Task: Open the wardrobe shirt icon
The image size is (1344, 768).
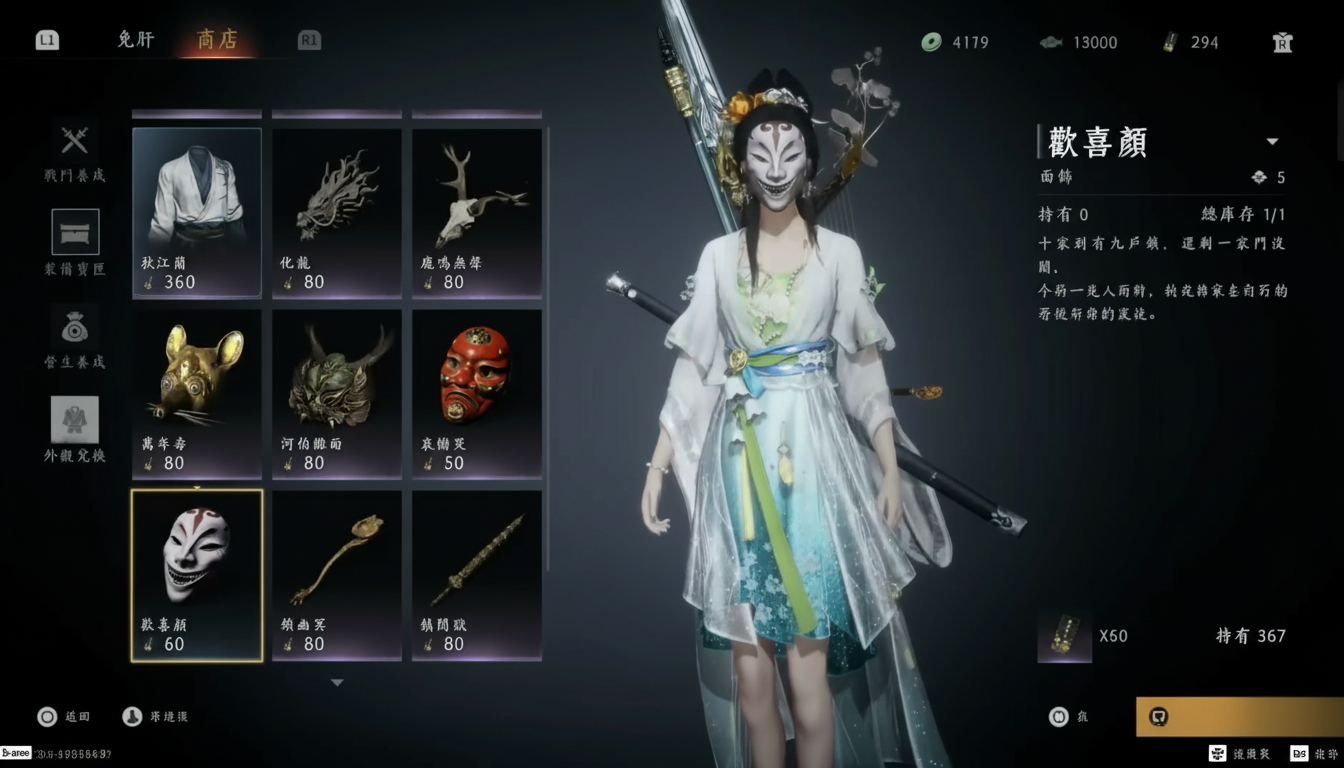Action: [x=1283, y=42]
